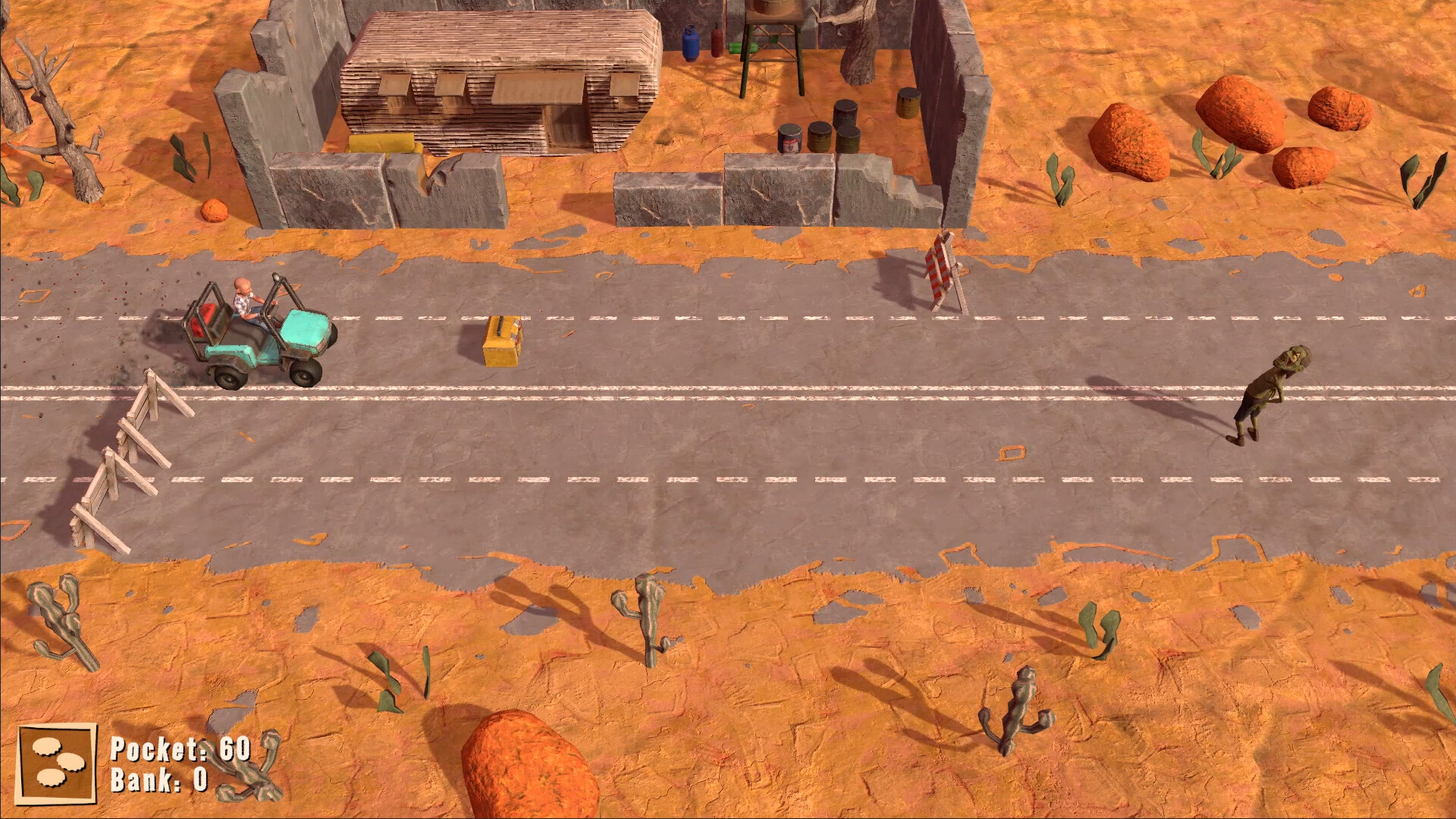Select the red fuel can on the buggy

coord(206,318)
